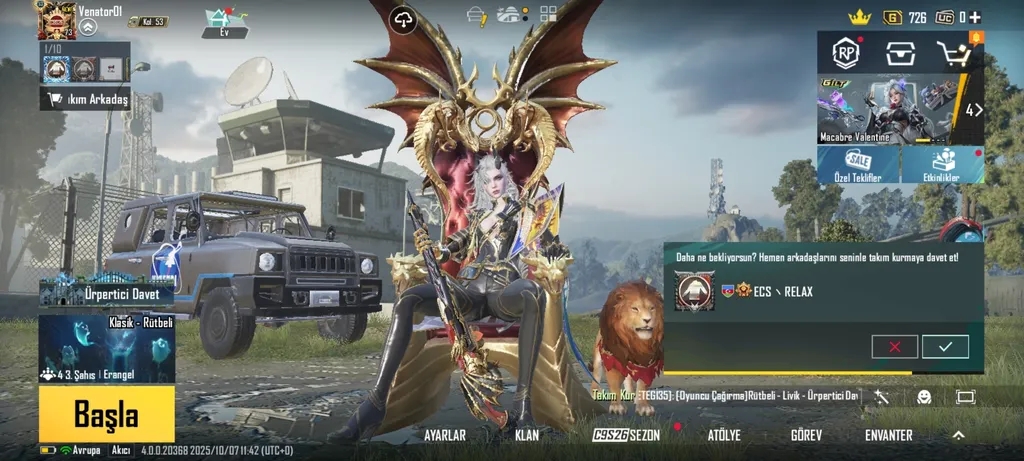Open the shopping cart store icon

point(954,53)
